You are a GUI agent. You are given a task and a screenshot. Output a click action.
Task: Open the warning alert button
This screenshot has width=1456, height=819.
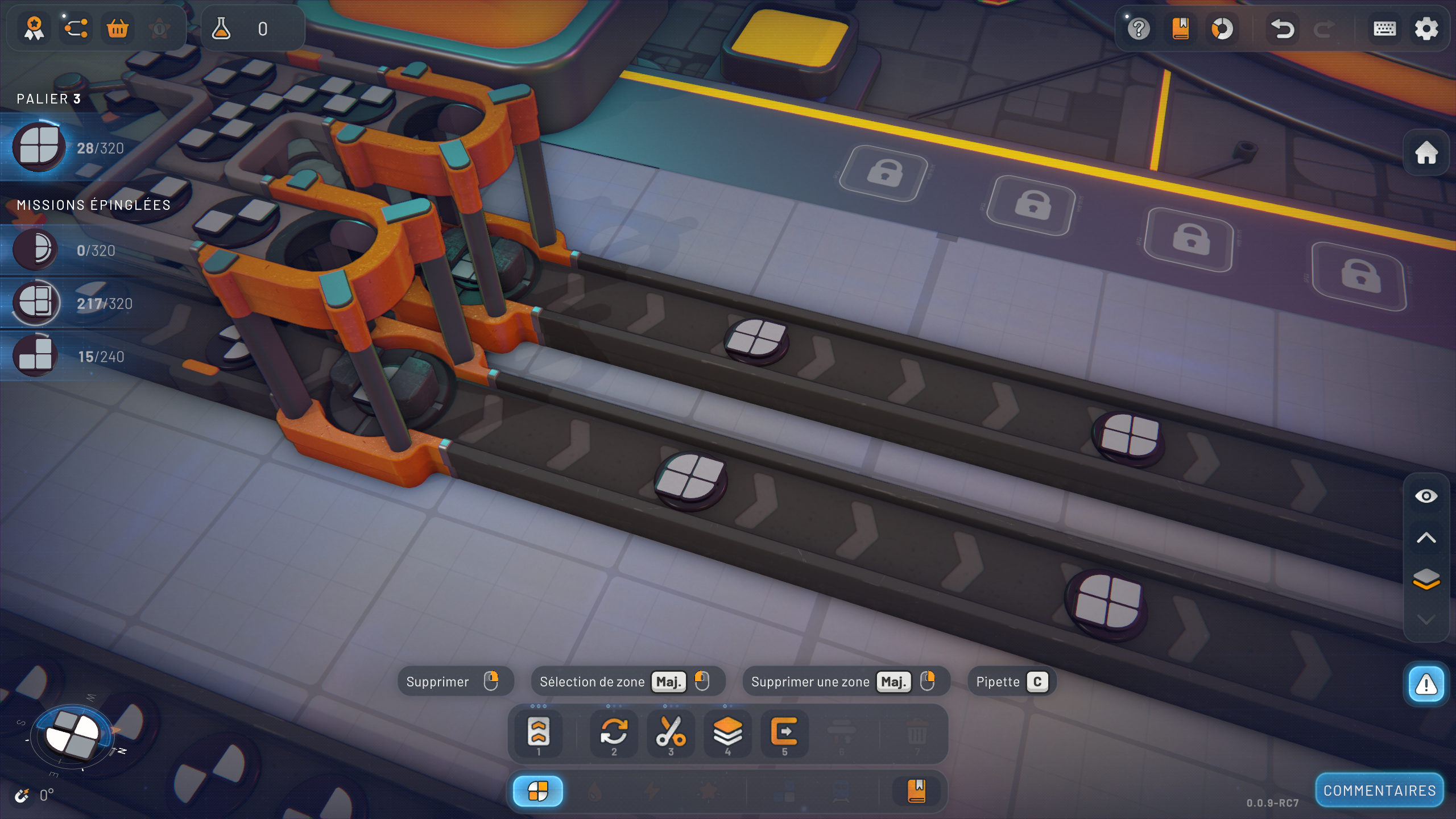1426,684
